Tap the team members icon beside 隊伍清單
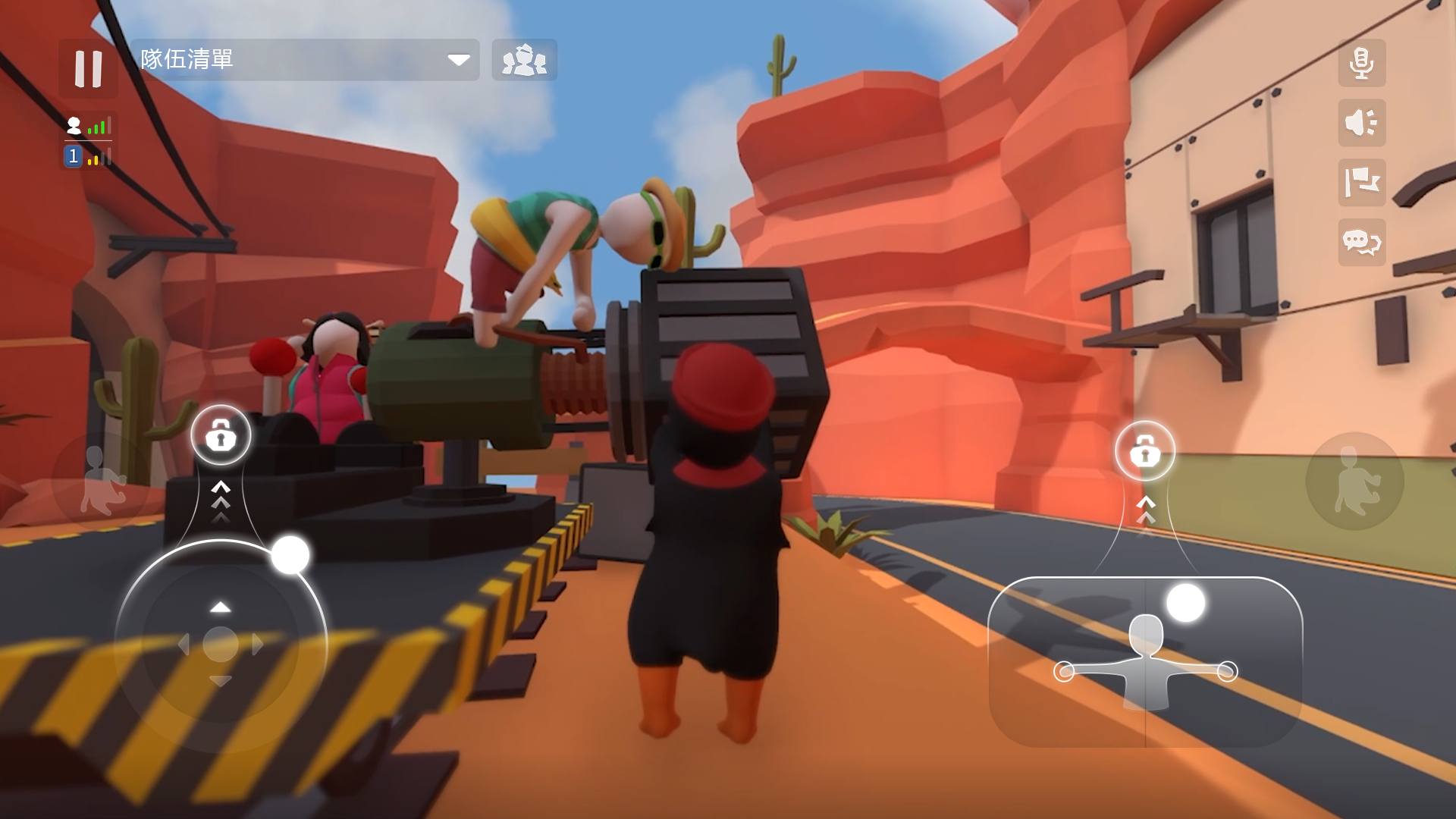1456x819 pixels. [524, 60]
